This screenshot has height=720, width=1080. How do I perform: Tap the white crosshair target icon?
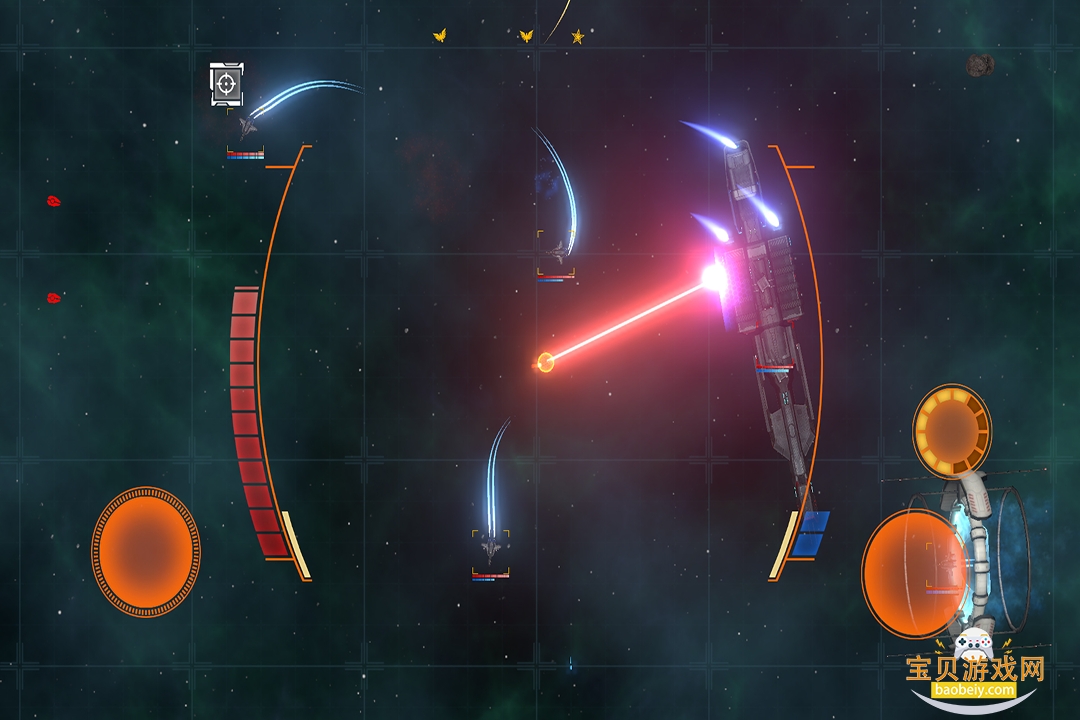pos(227,84)
